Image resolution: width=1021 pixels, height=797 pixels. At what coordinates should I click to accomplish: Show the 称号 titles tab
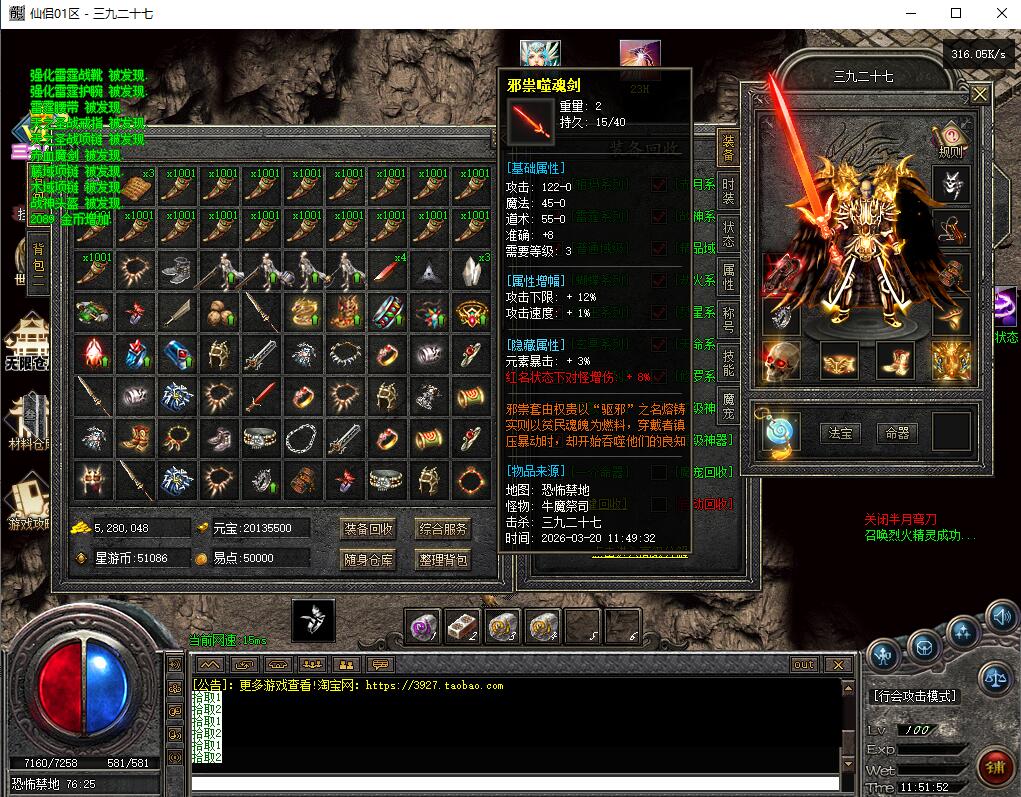point(729,320)
